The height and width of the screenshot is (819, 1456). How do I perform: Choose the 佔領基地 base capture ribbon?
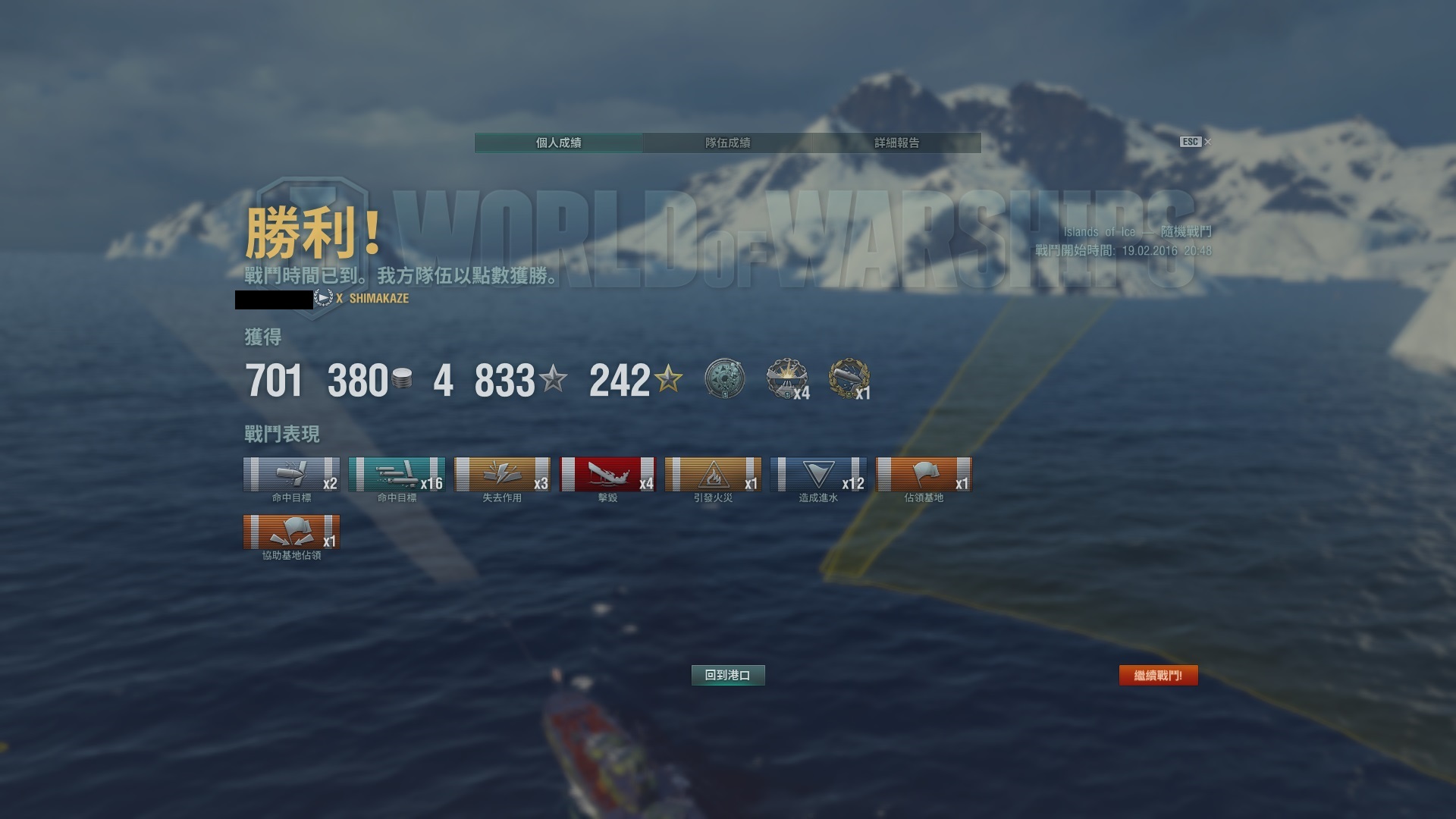coord(924,475)
